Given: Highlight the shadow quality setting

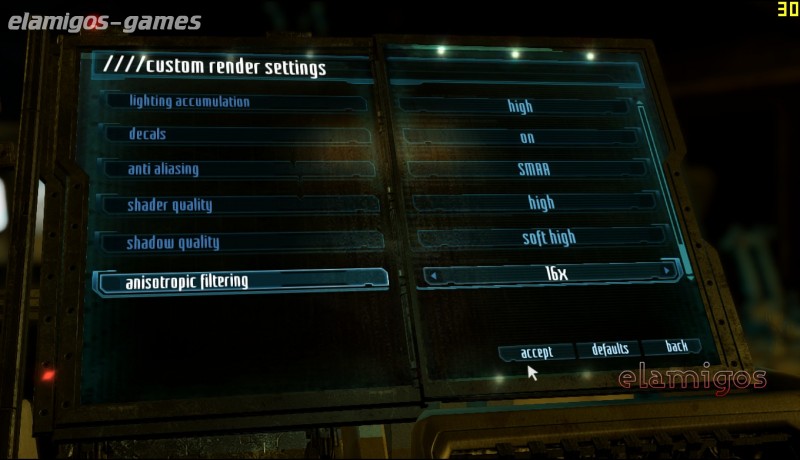Looking at the screenshot, I should click(x=240, y=242).
